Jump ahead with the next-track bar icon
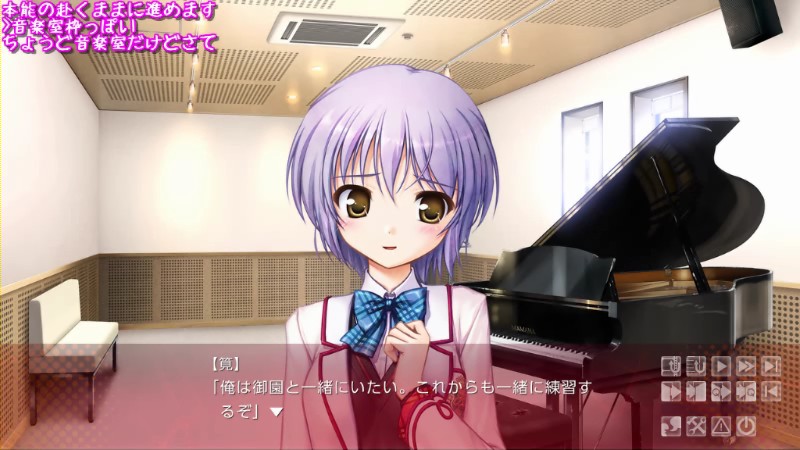This screenshot has height=450, width=800. [x=771, y=366]
